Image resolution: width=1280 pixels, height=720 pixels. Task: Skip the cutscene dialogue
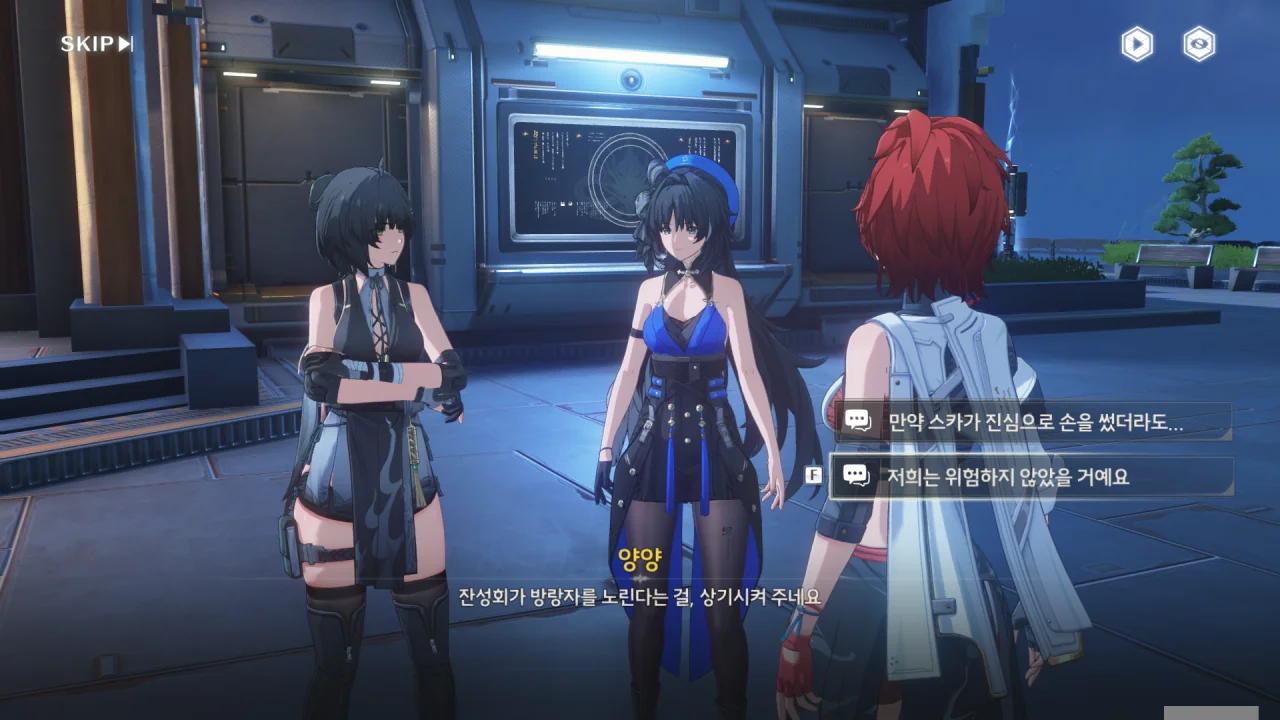[x=96, y=44]
